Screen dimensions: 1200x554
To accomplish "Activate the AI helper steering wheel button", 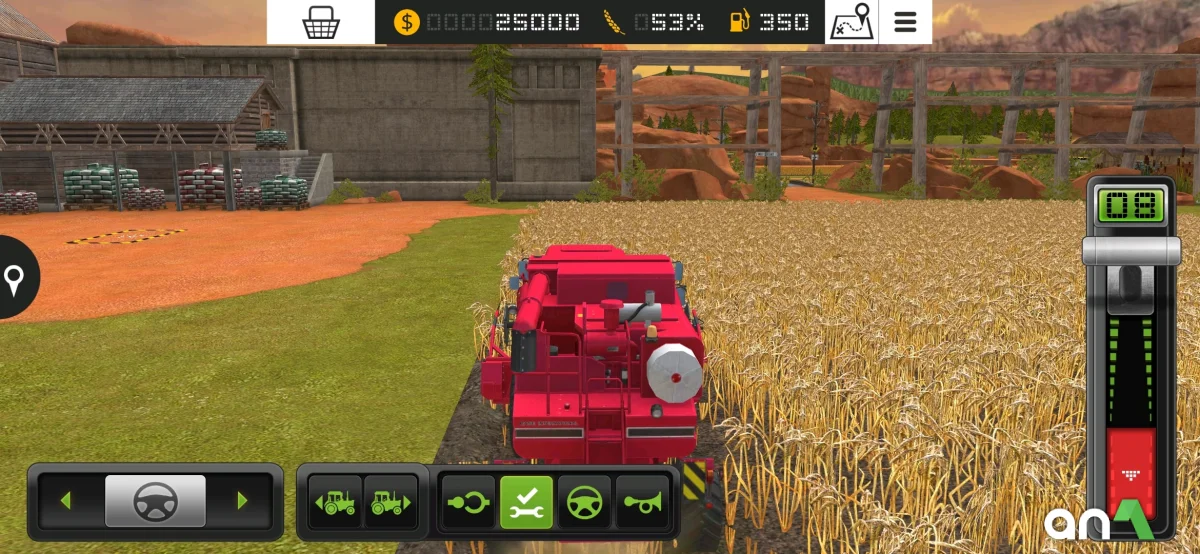I will pyautogui.click(x=584, y=502).
